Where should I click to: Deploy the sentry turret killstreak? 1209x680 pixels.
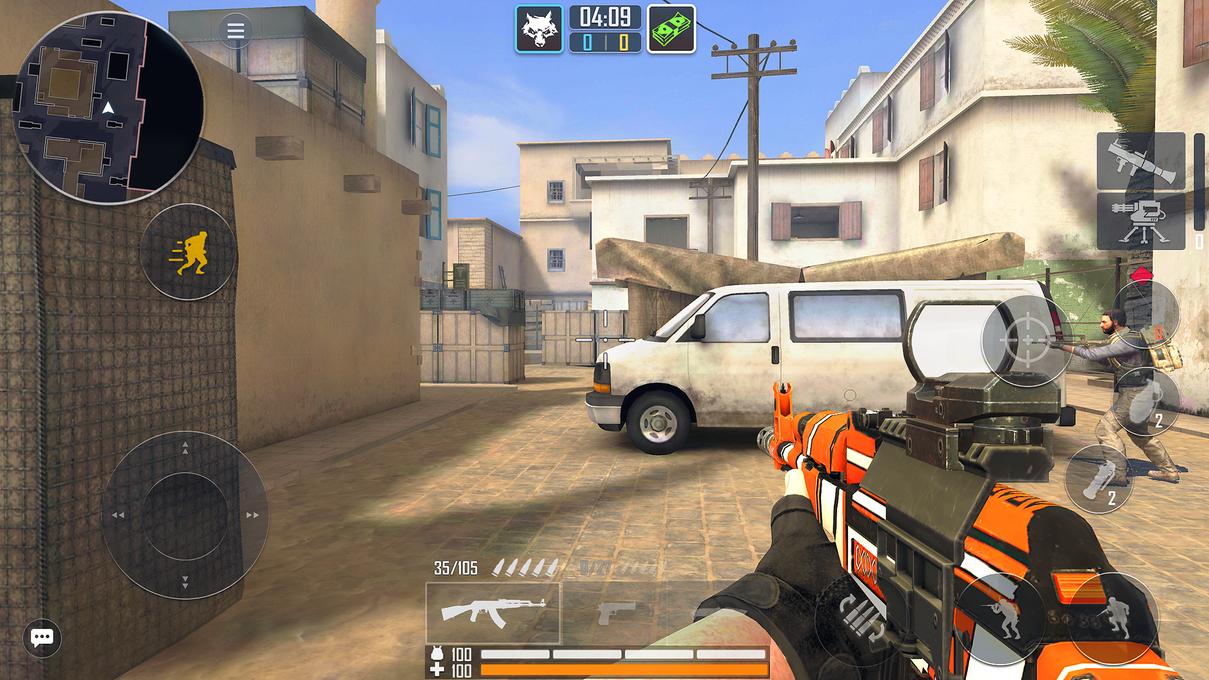click(x=1140, y=221)
